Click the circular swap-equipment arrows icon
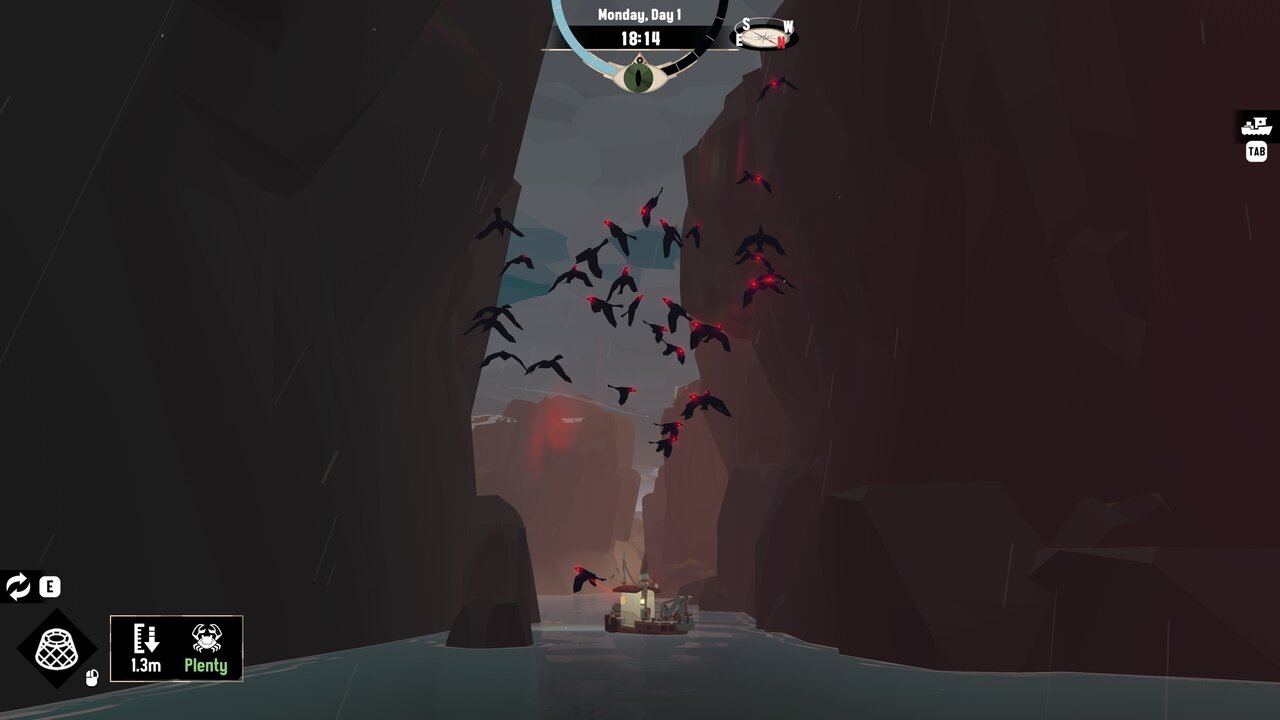This screenshot has width=1280, height=720. click(x=19, y=587)
